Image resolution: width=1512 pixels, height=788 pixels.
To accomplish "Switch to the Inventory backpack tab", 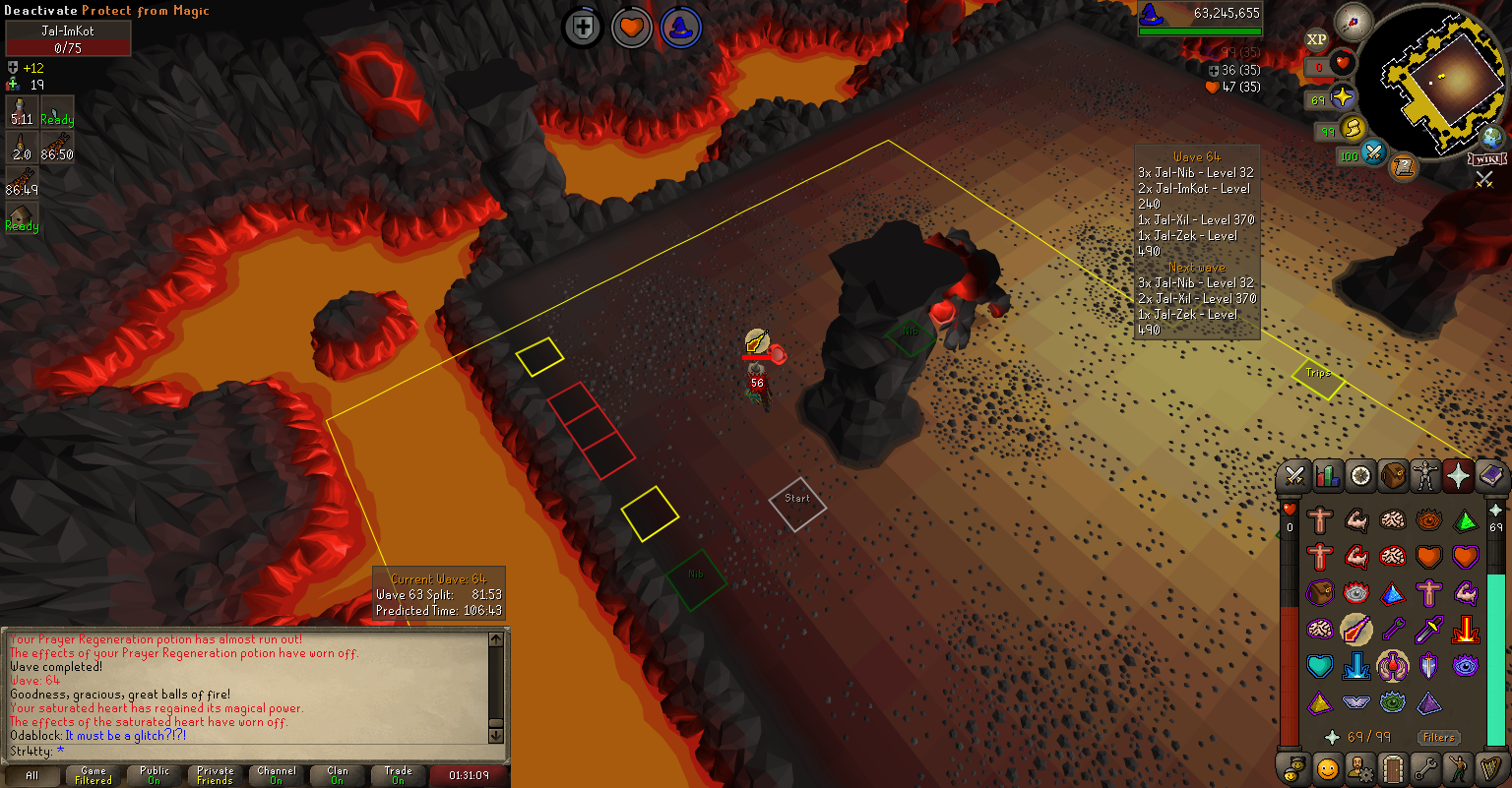I will [x=1393, y=476].
